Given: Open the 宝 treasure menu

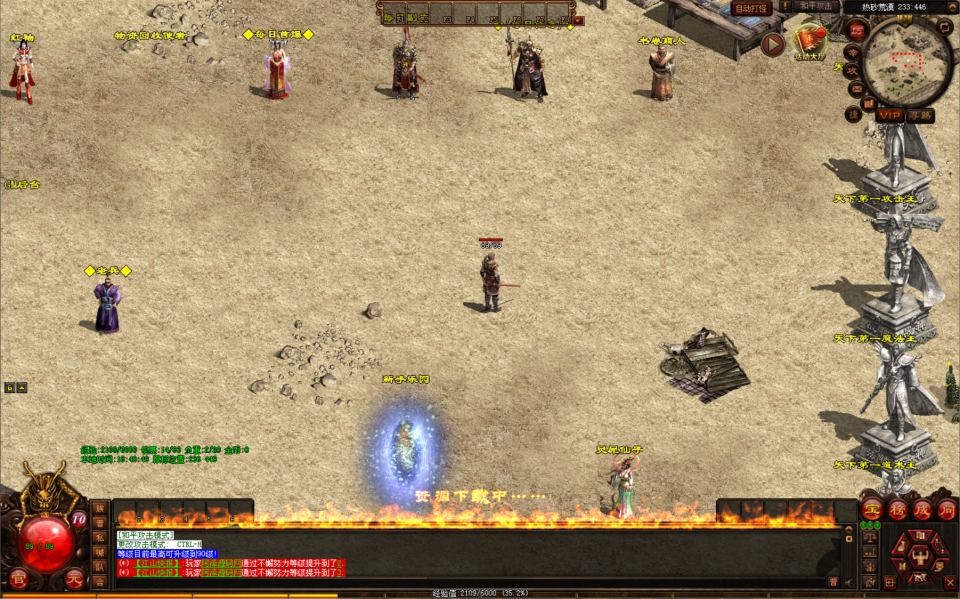Looking at the screenshot, I should tap(872, 509).
